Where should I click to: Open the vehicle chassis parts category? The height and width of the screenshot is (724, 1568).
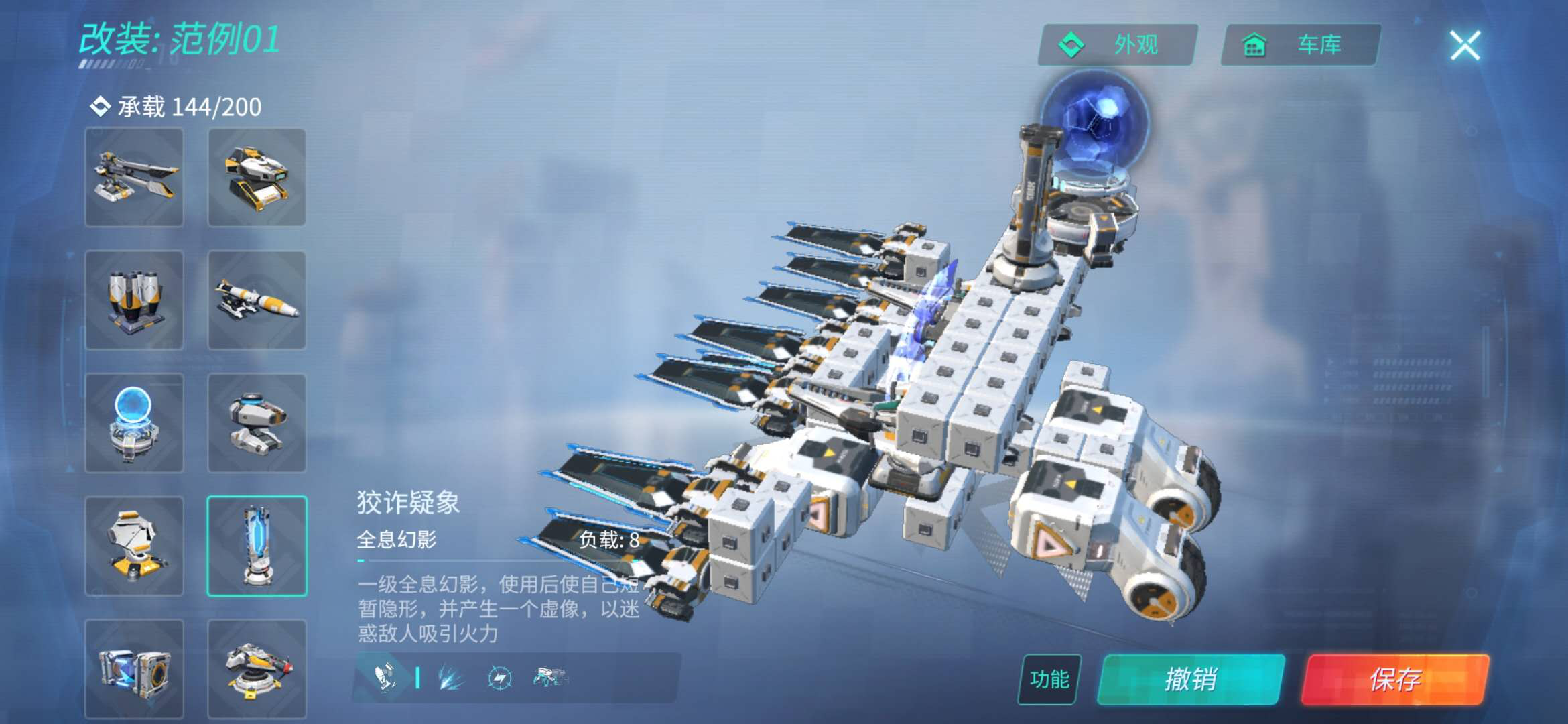tap(549, 678)
